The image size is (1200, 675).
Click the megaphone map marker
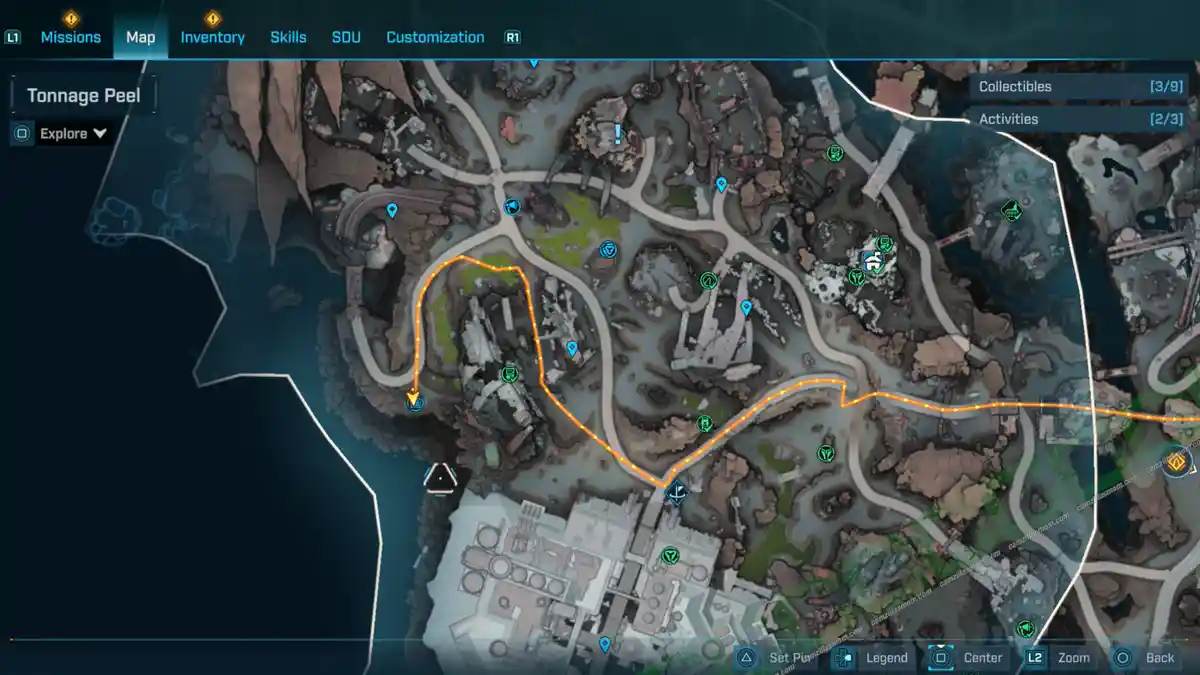(512, 207)
